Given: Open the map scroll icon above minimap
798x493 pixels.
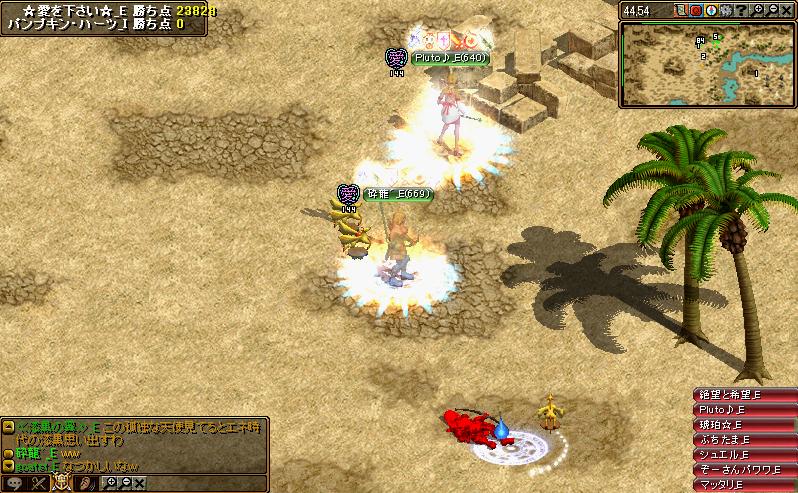Looking at the screenshot, I should [x=680, y=10].
